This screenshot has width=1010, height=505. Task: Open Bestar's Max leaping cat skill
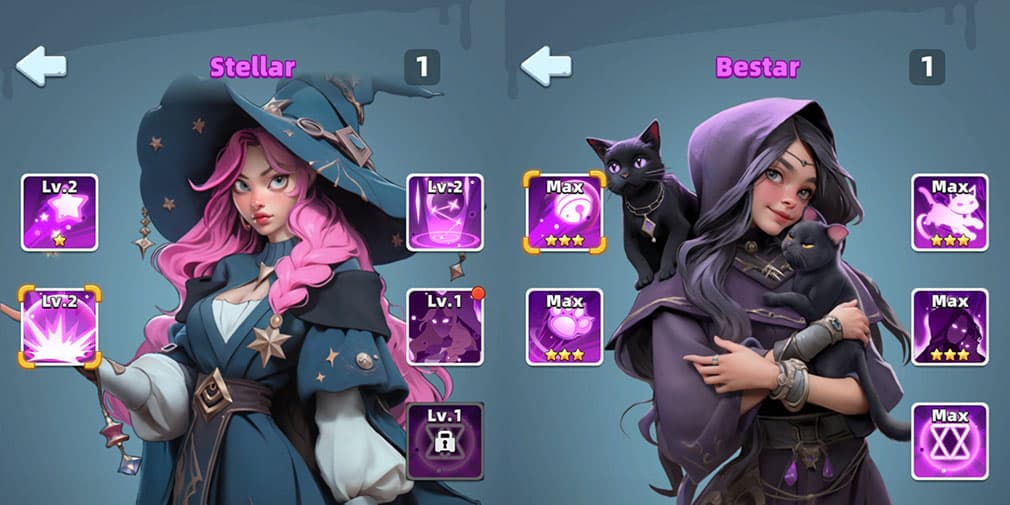[x=949, y=212]
